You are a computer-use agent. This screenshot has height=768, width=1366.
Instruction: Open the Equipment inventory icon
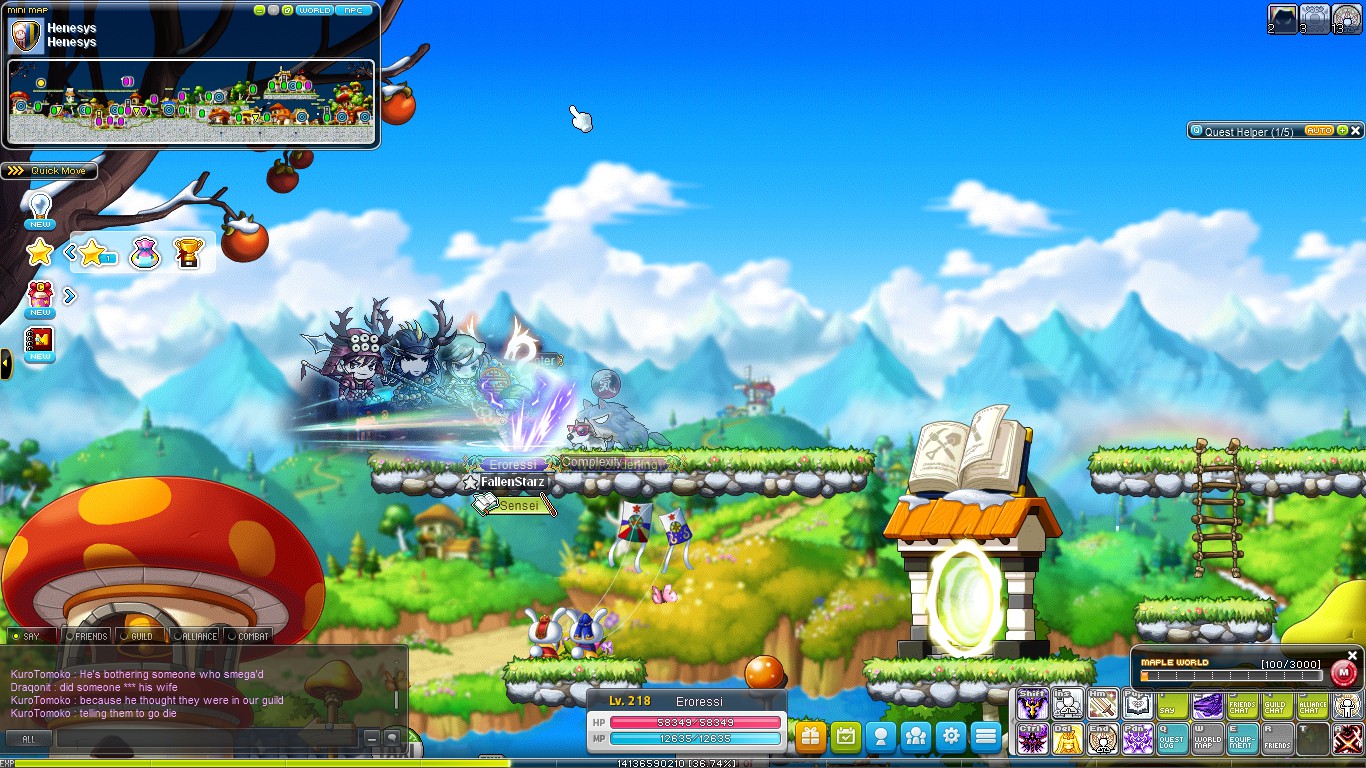coord(1242,737)
